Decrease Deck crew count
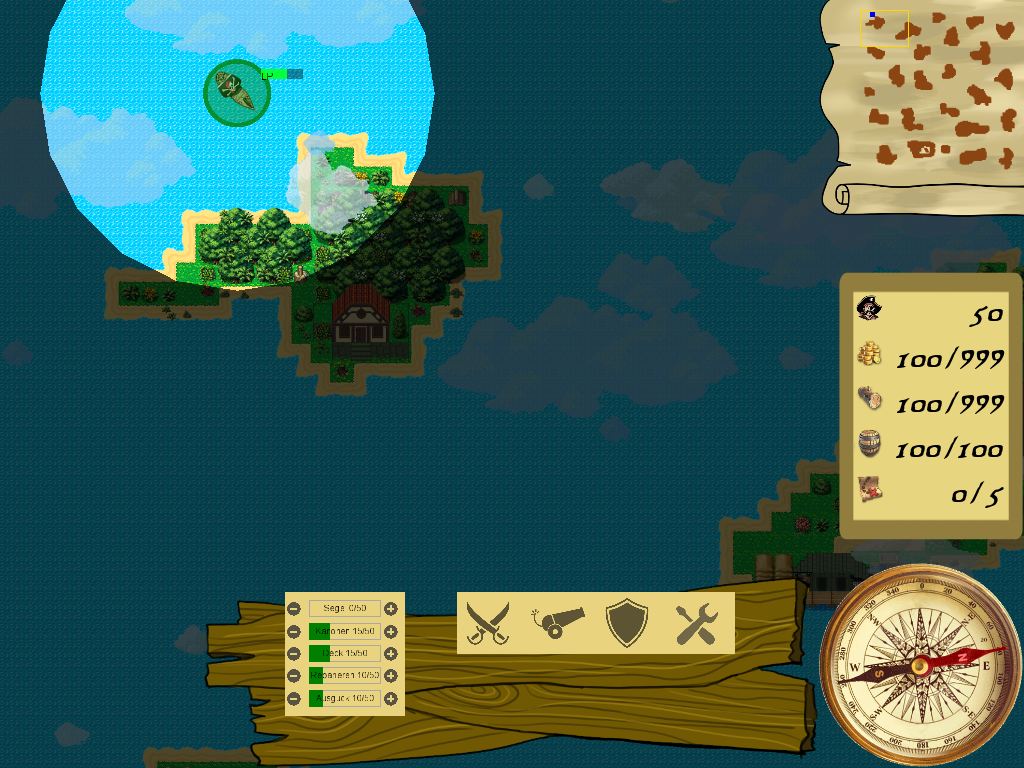The image size is (1024, 768). (293, 654)
